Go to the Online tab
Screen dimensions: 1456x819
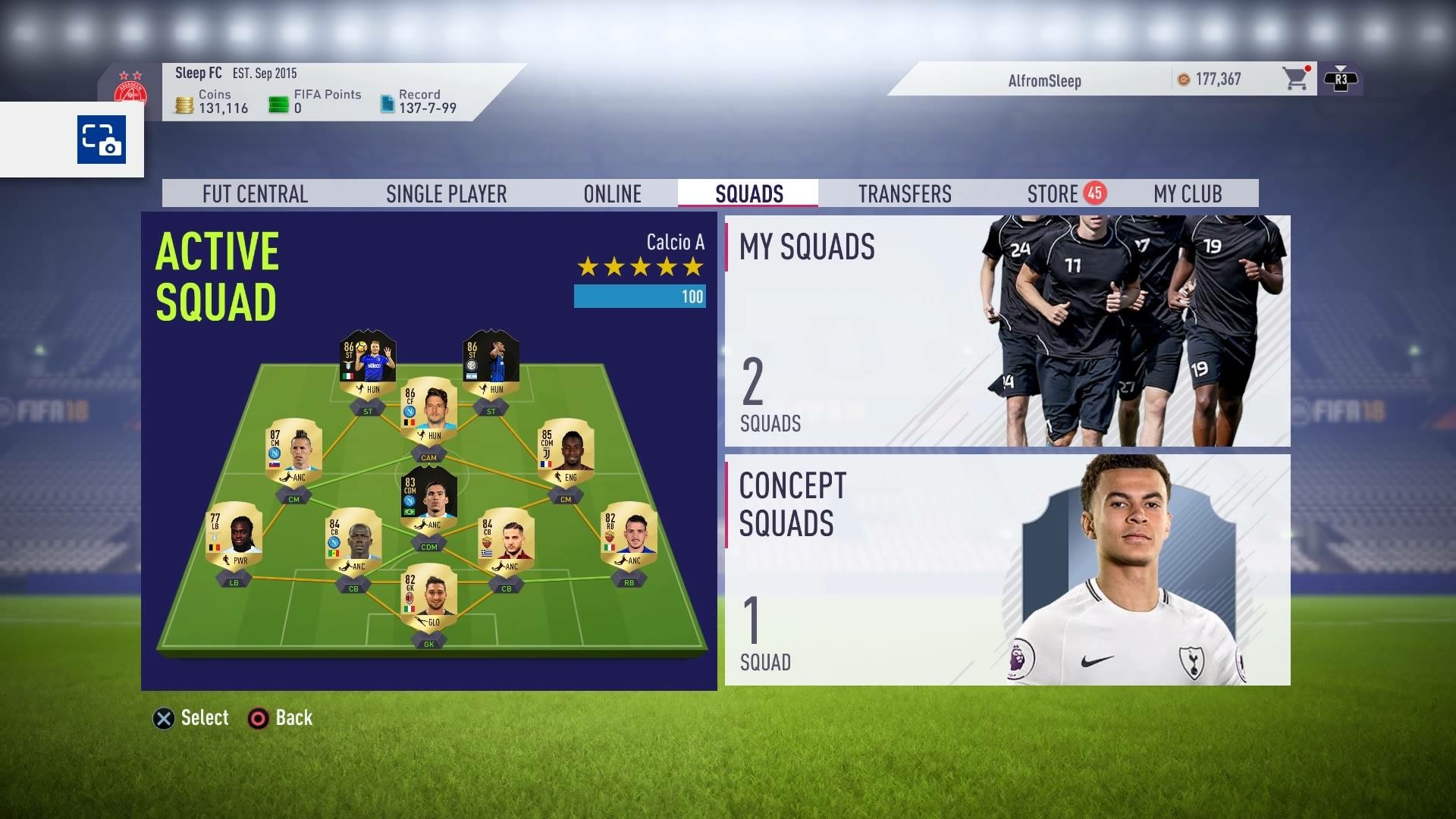click(x=612, y=194)
